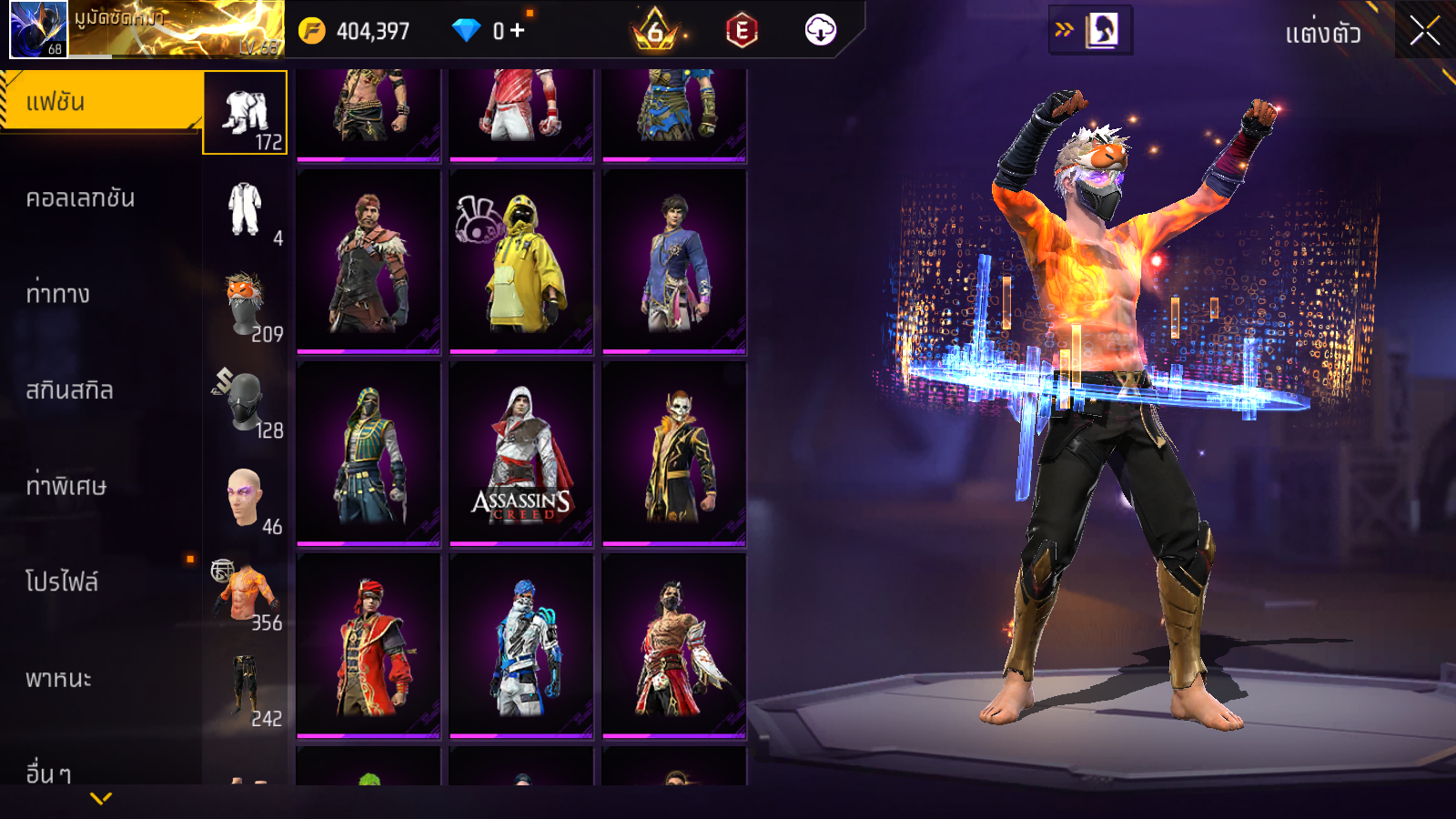Open the โปรไฟล์ profile tab
Screen dimensions: 1456x819
point(62,582)
